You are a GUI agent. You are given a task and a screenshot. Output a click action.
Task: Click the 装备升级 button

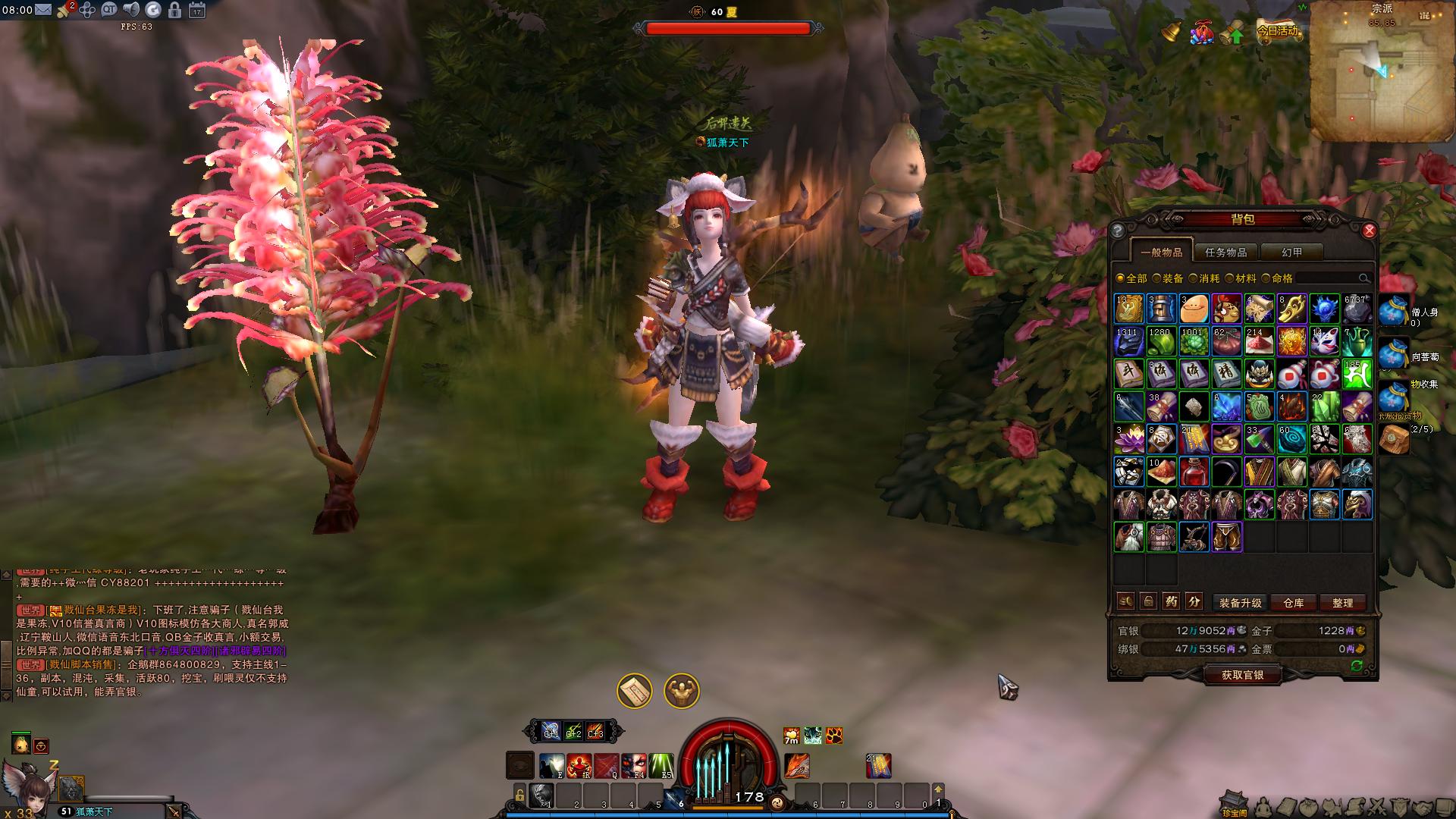(x=1240, y=603)
